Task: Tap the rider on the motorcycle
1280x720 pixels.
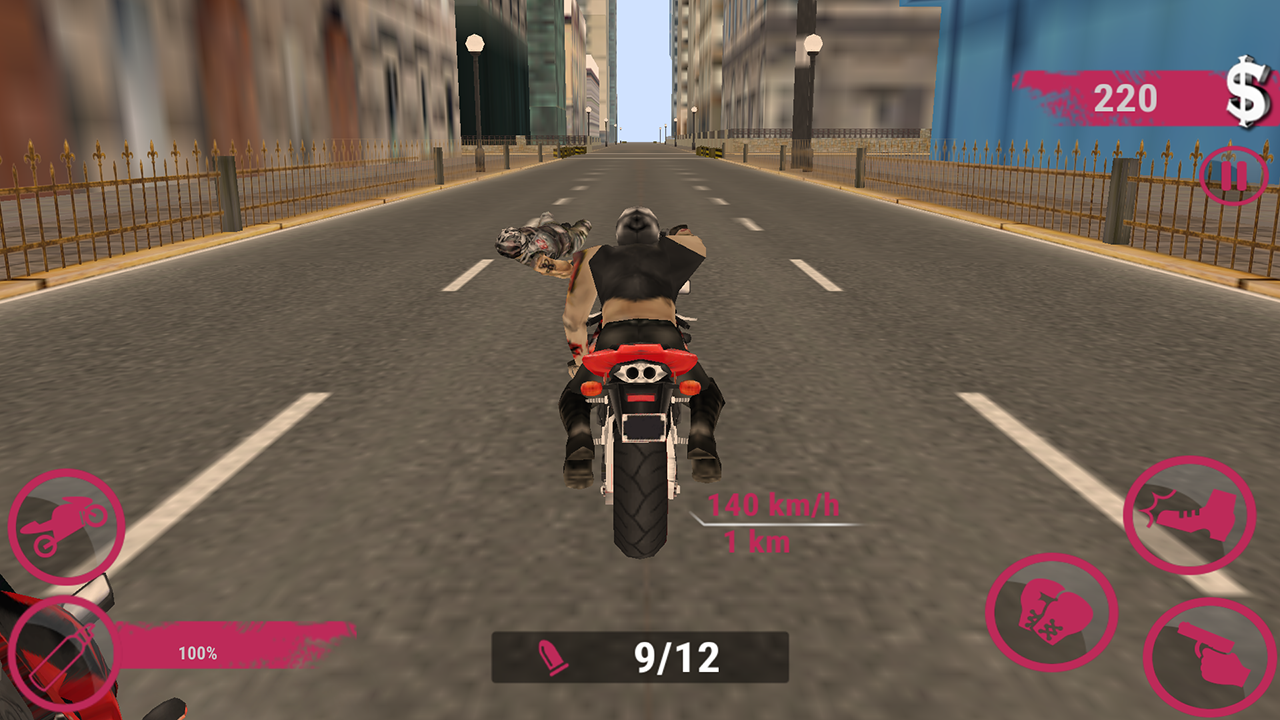Action: (640, 300)
